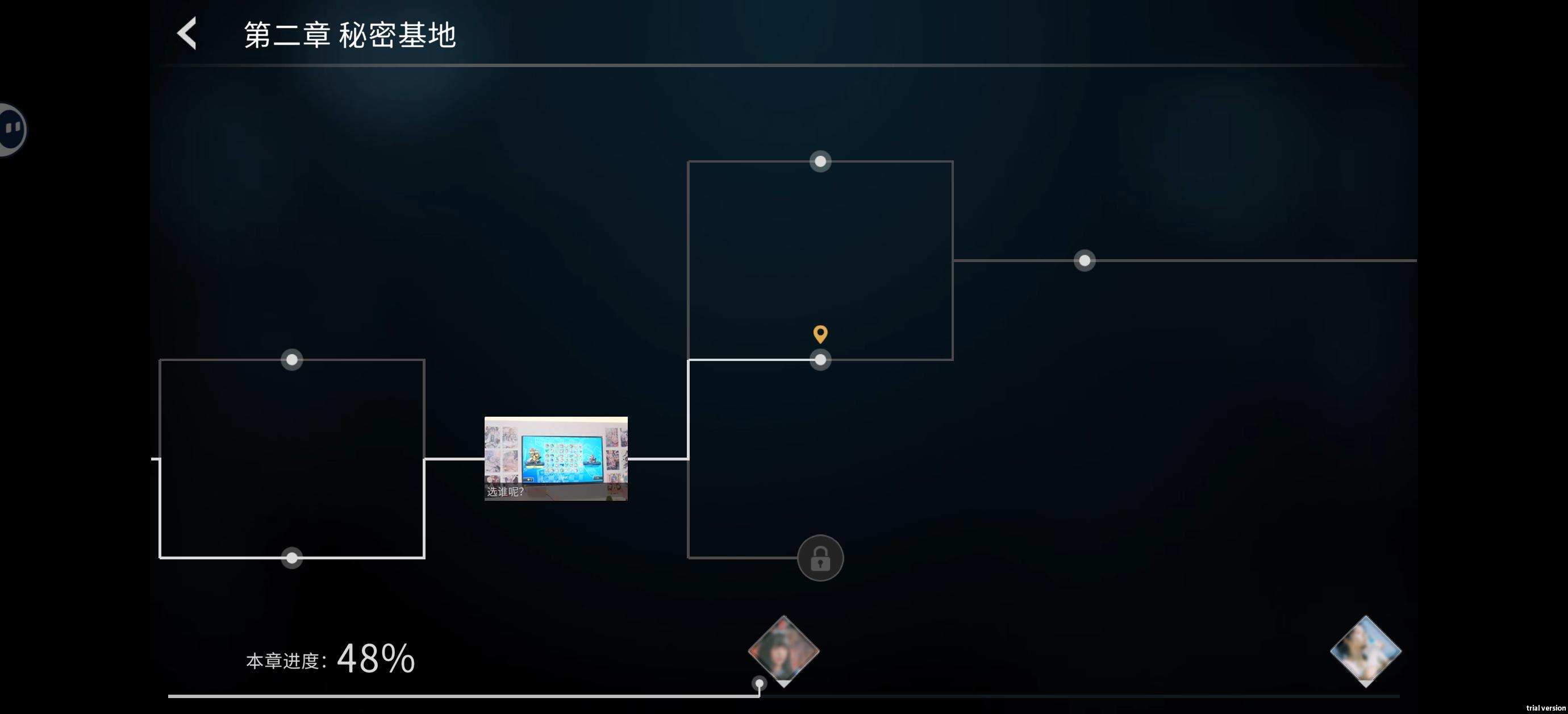The image size is (1568, 714).
Task: Click the node on the bottom timeline track
Action: [758, 684]
